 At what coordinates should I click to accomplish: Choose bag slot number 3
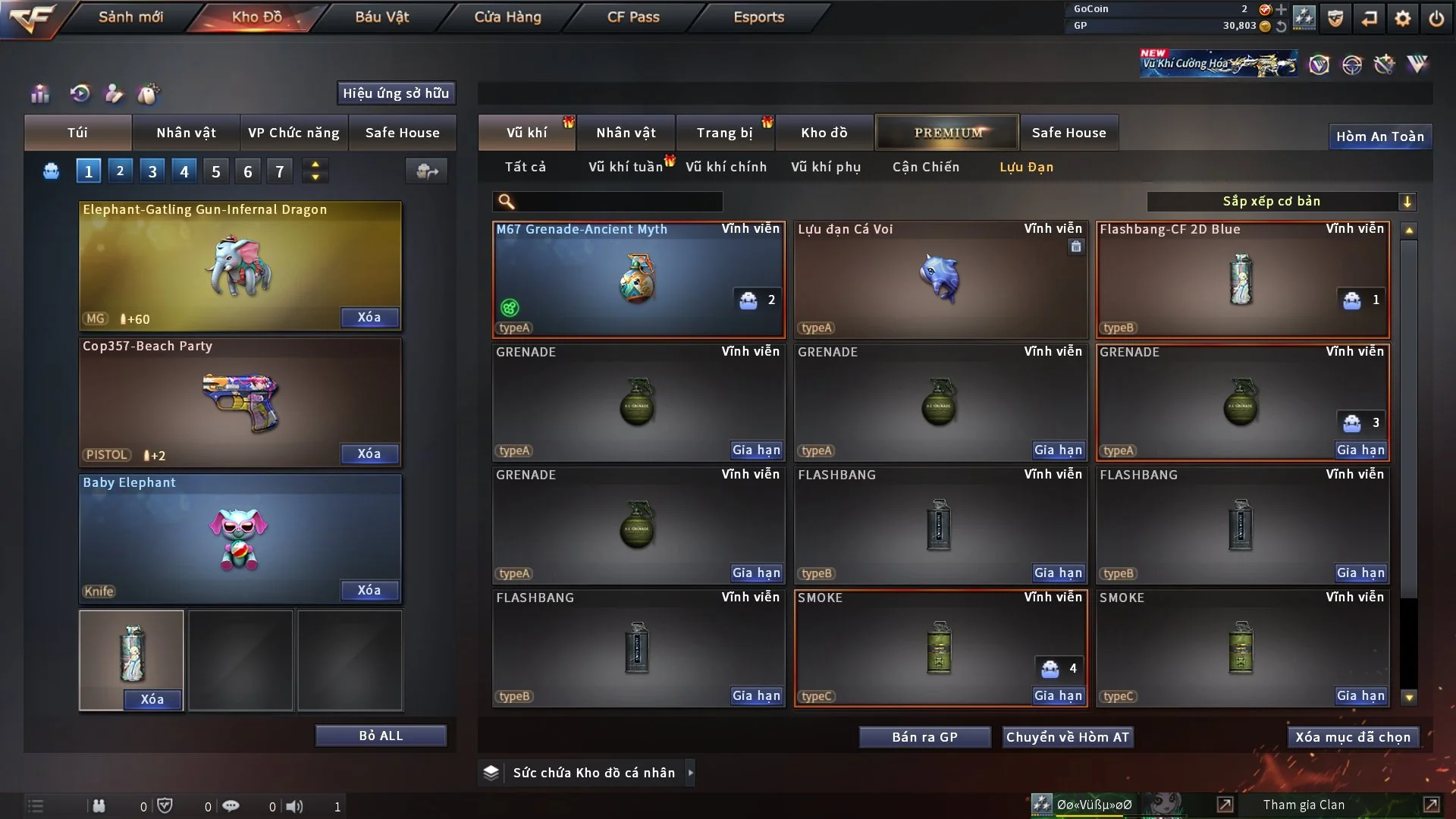[152, 171]
